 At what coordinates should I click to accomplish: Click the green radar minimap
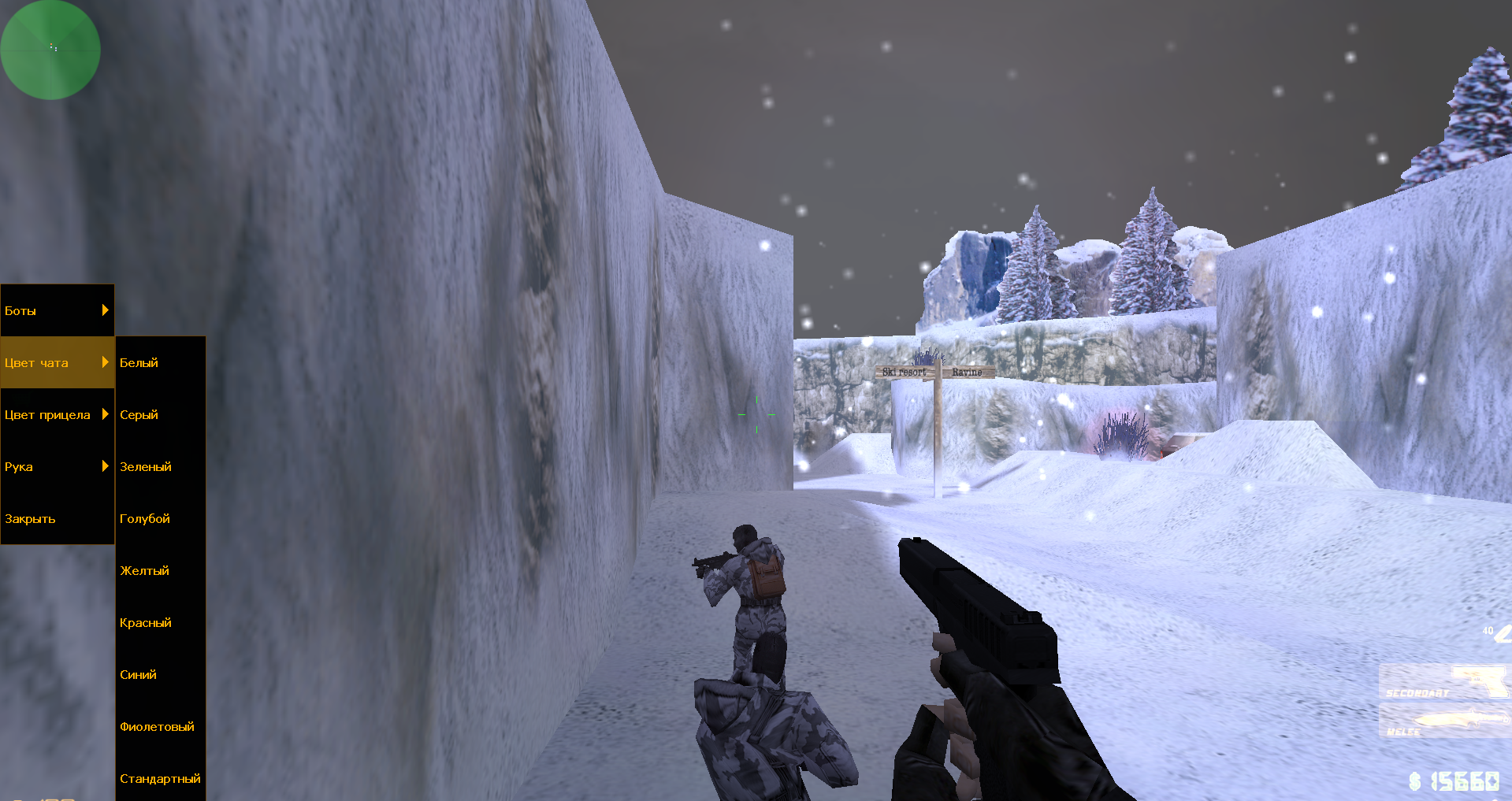click(x=50, y=50)
